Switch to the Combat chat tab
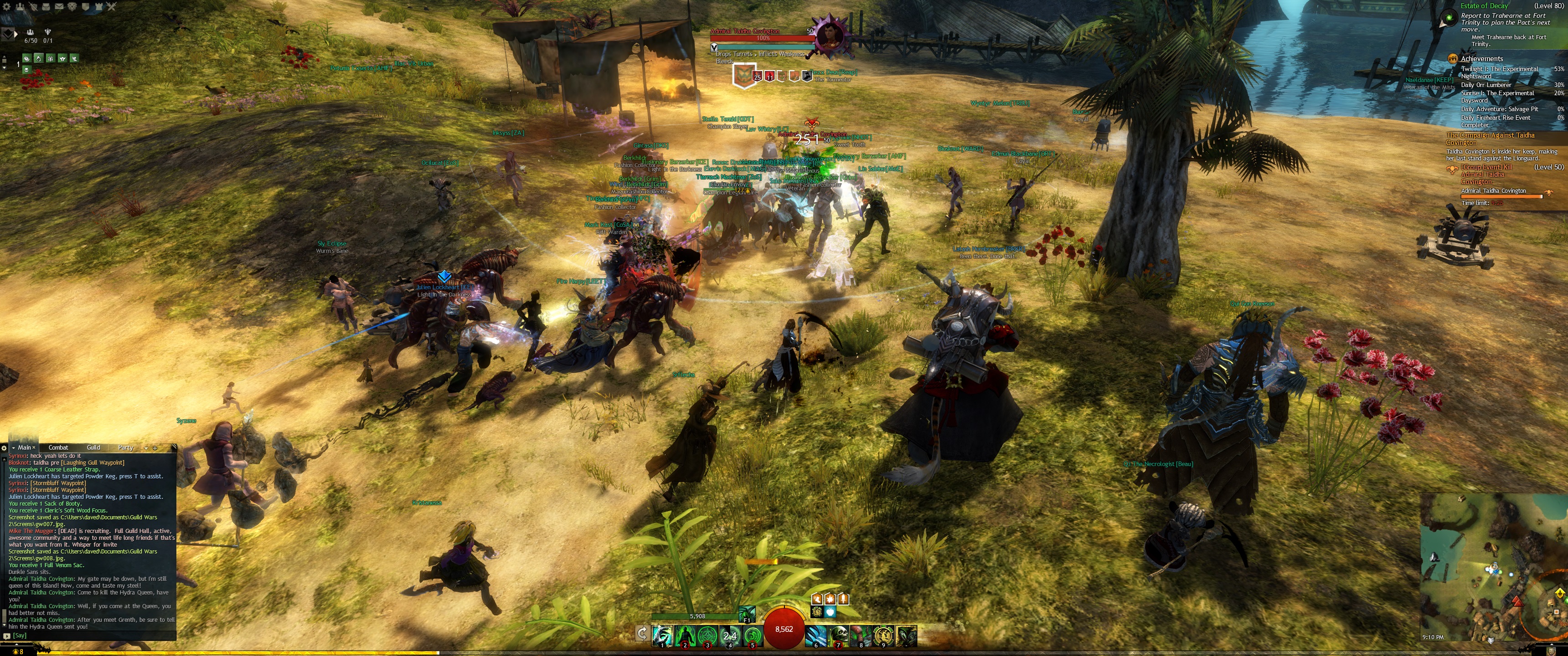 coord(58,447)
